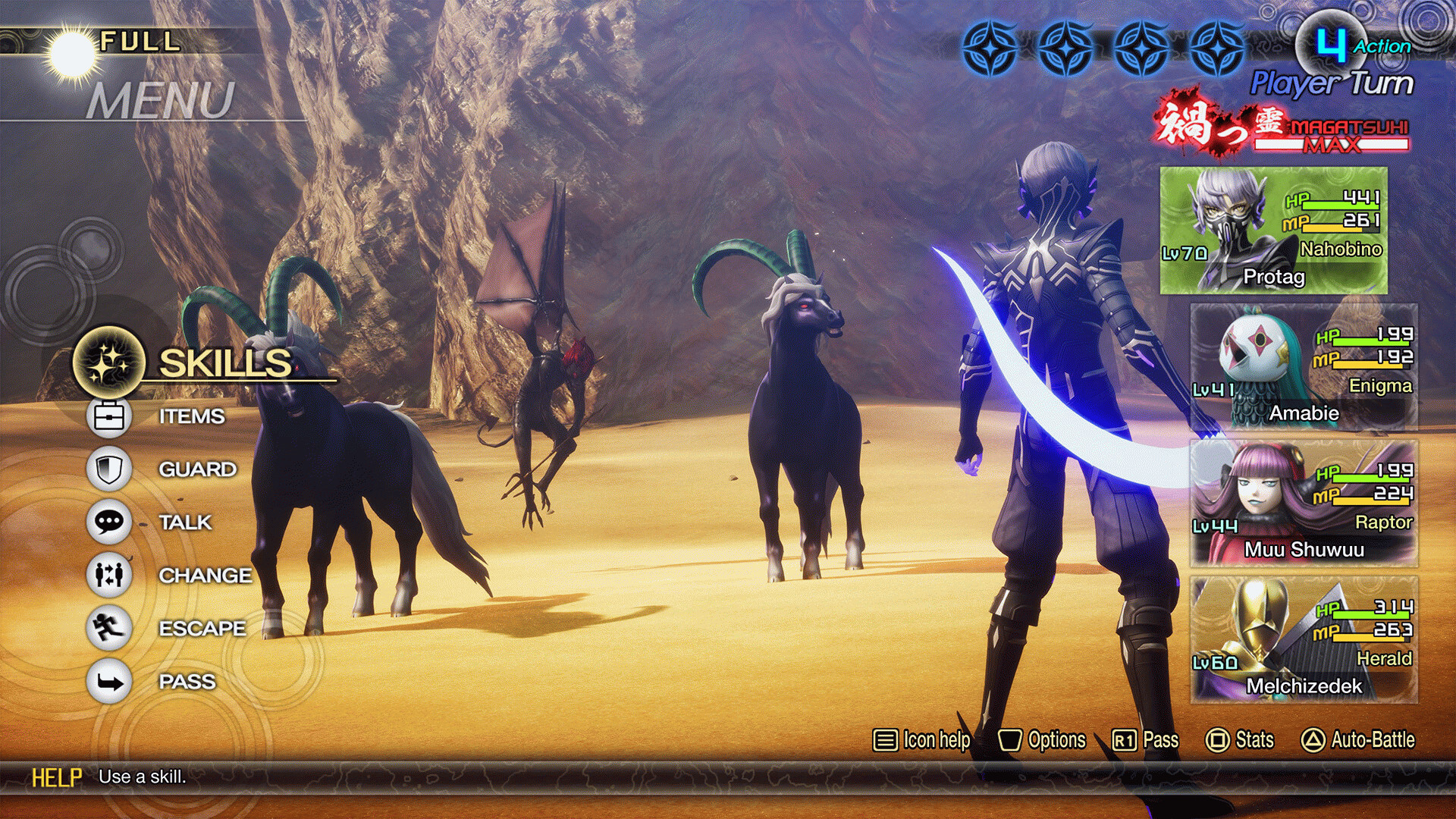The image size is (1456, 819).
Task: Pick the Talk command
Action: [x=184, y=522]
